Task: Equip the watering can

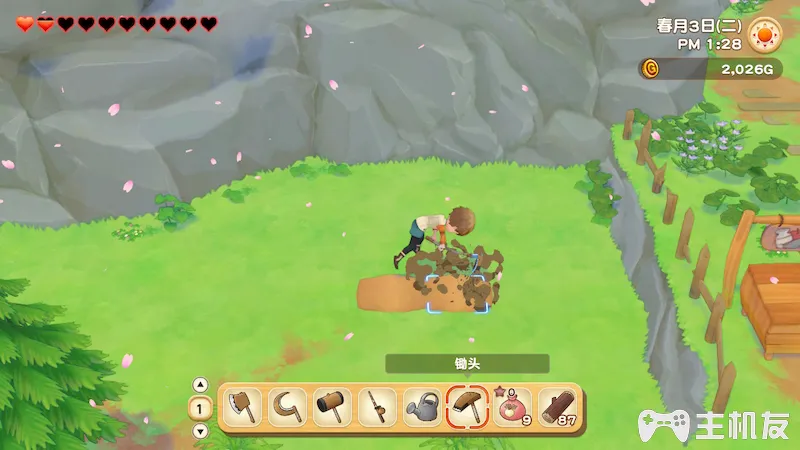Action: pos(422,407)
